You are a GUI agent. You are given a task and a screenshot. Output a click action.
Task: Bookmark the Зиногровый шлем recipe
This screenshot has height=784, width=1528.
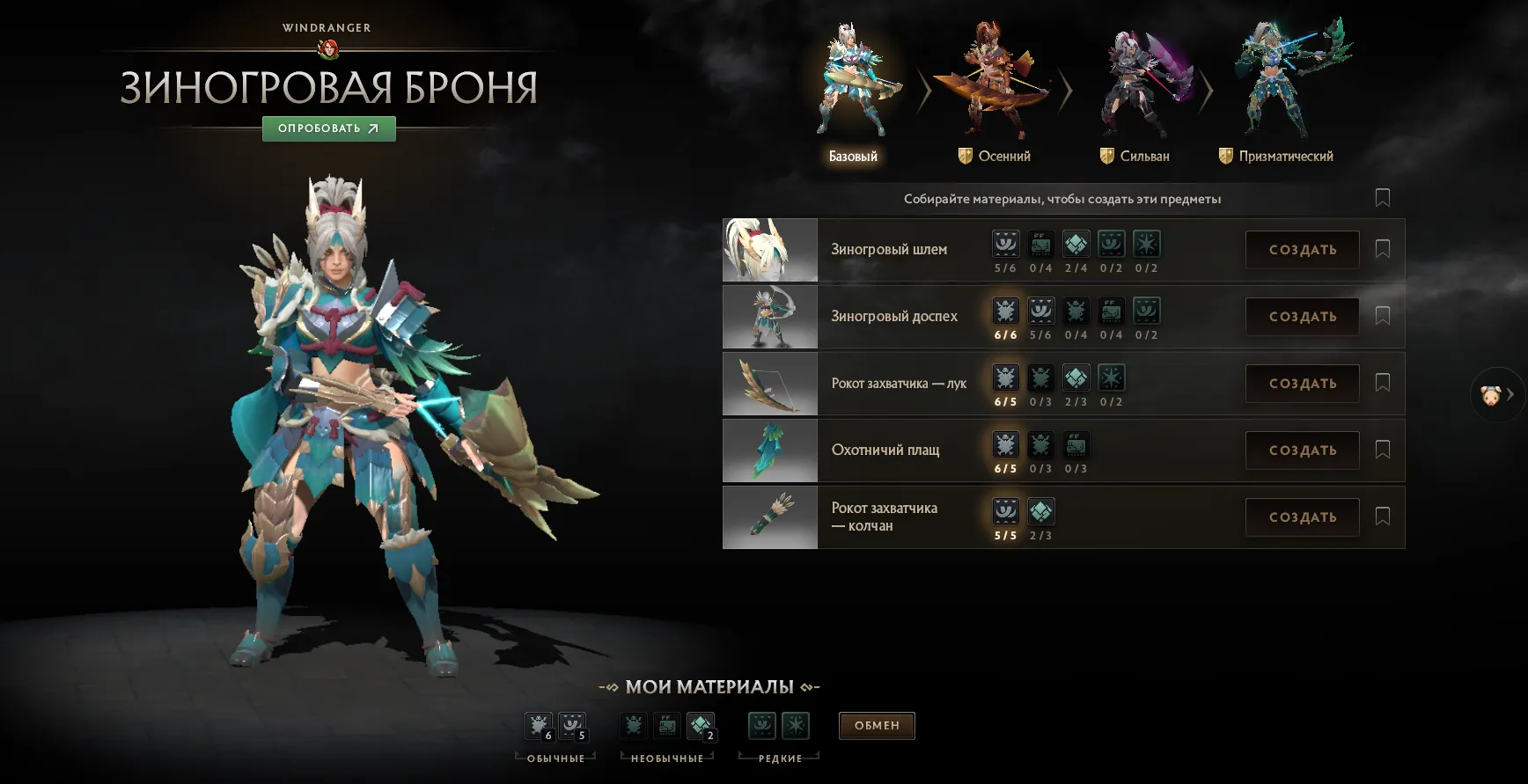(x=1383, y=249)
